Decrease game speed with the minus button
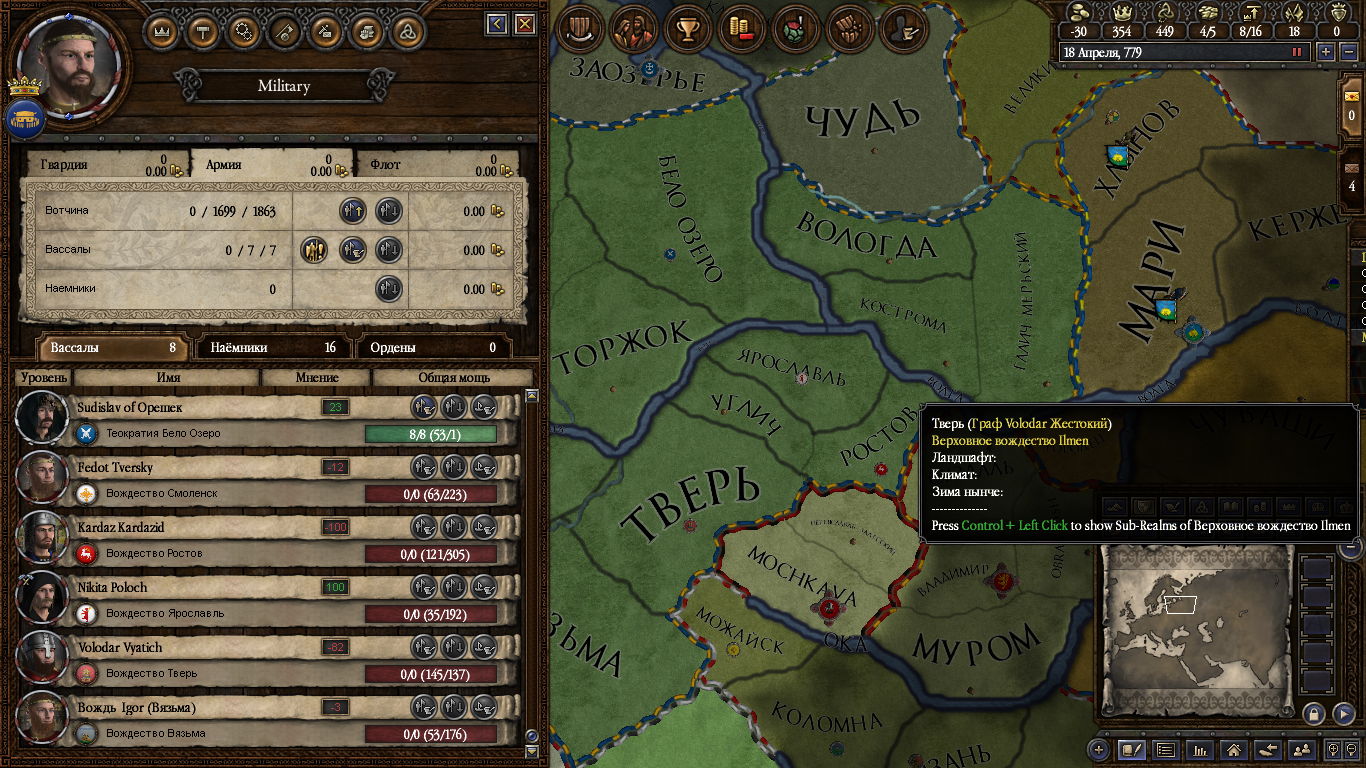Image resolution: width=1366 pixels, height=768 pixels. click(1347, 51)
